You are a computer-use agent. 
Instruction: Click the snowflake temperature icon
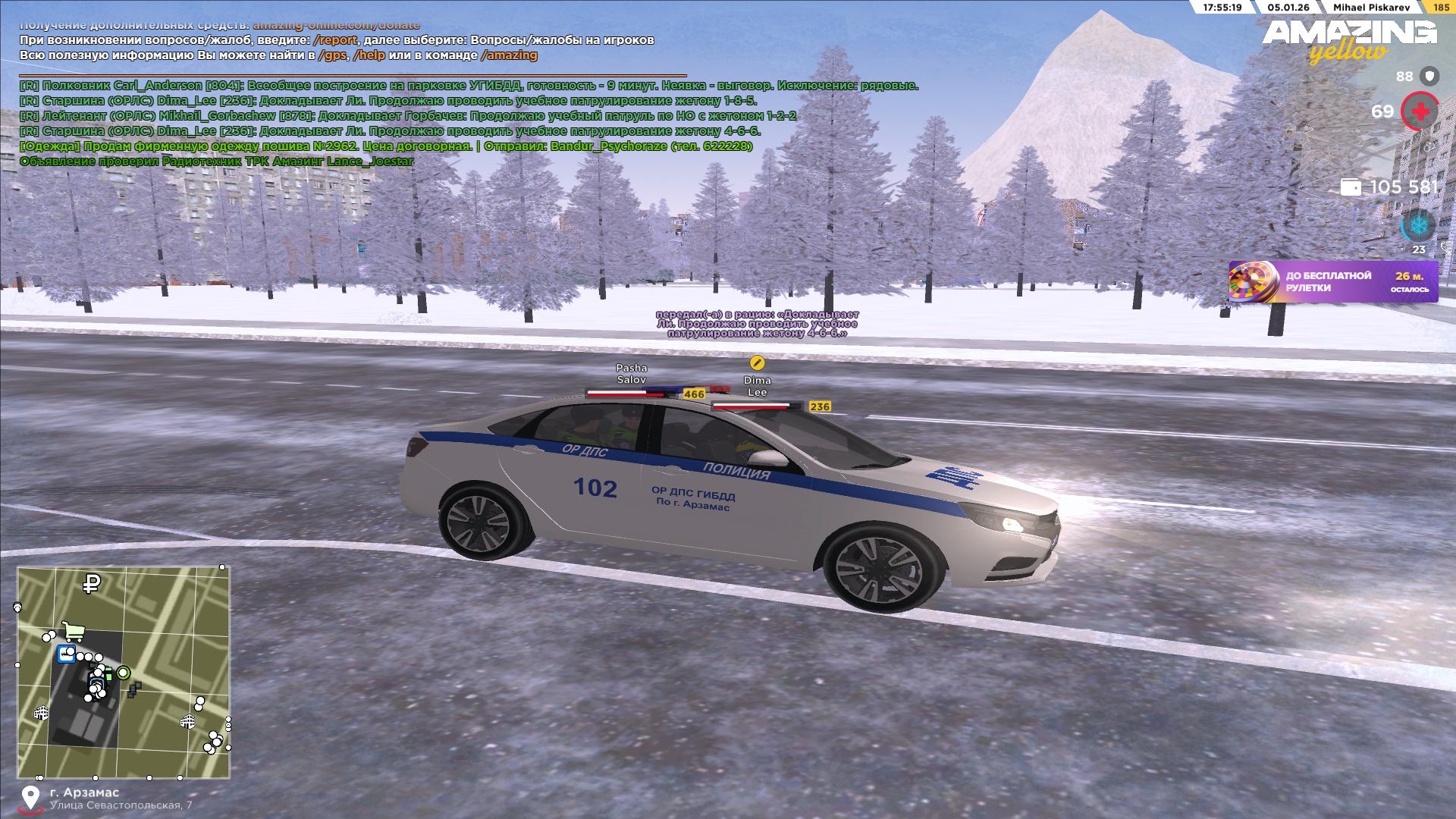1417,225
